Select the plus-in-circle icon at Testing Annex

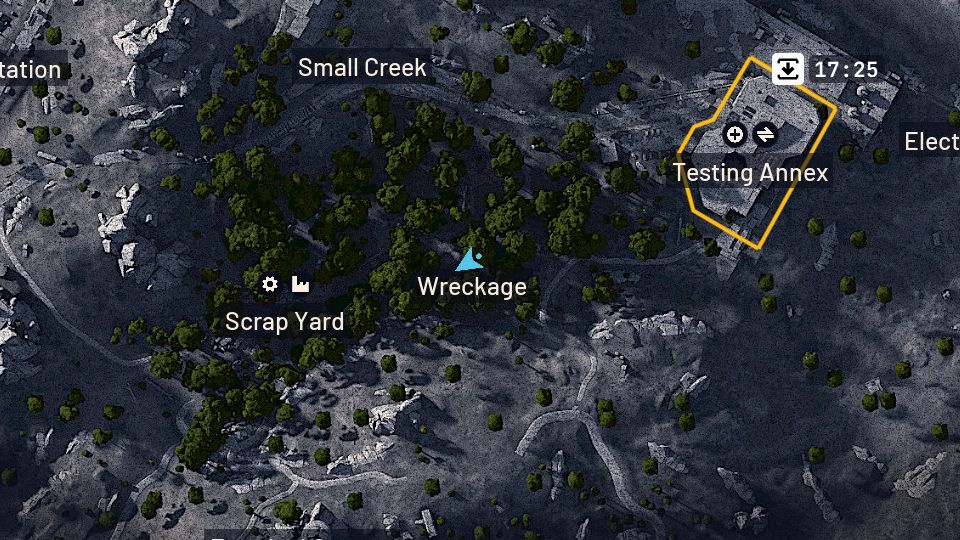tap(735, 134)
